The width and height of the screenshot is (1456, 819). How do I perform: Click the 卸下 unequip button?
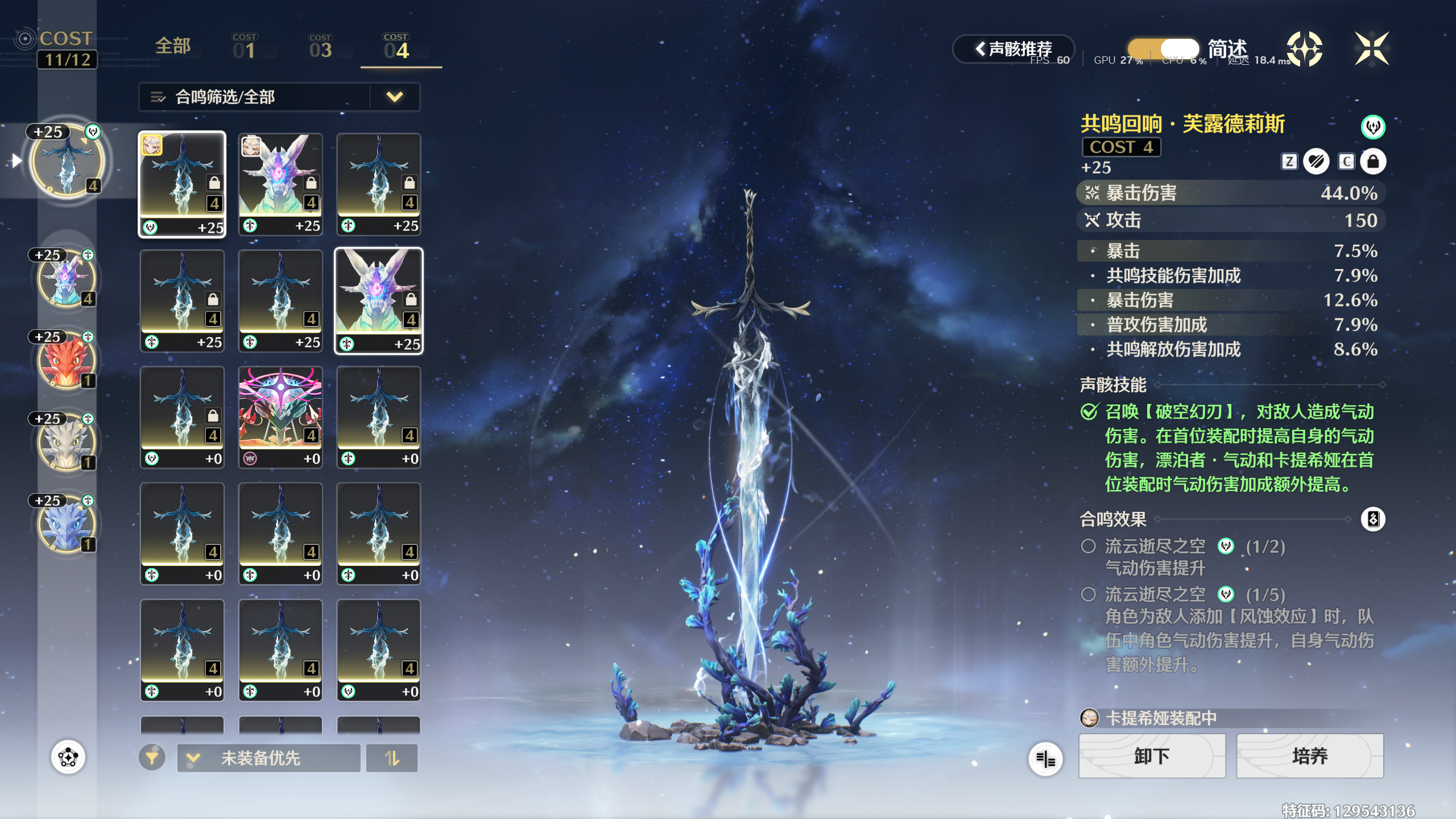pyautogui.click(x=1152, y=756)
